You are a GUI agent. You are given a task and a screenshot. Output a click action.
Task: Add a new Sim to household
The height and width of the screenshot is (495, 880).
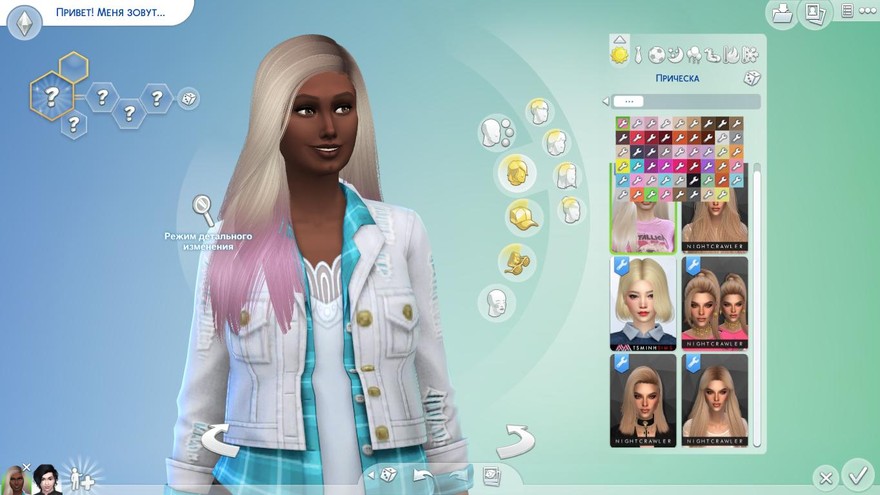[x=78, y=476]
